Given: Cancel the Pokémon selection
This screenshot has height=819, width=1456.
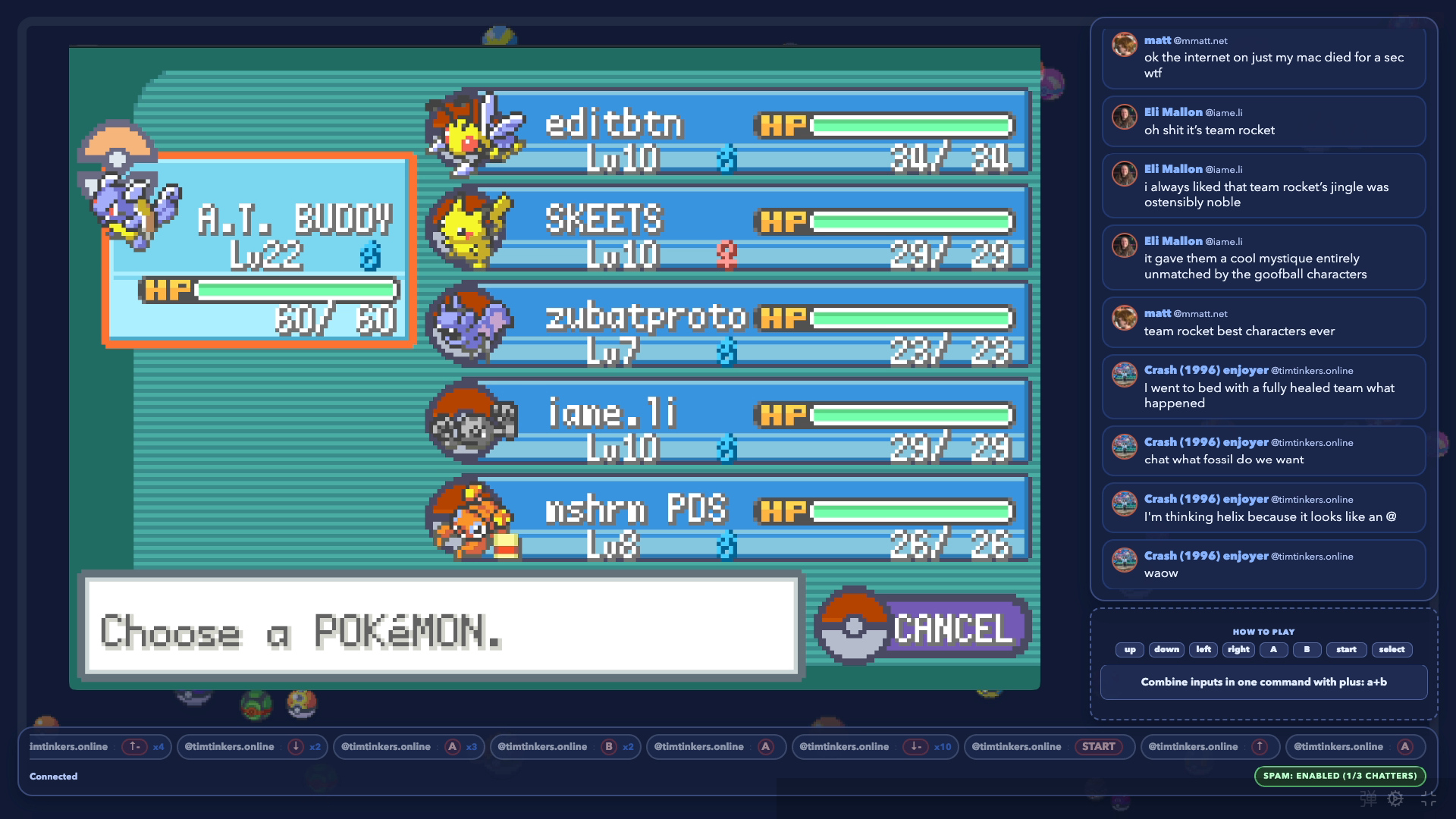Looking at the screenshot, I should (x=925, y=628).
